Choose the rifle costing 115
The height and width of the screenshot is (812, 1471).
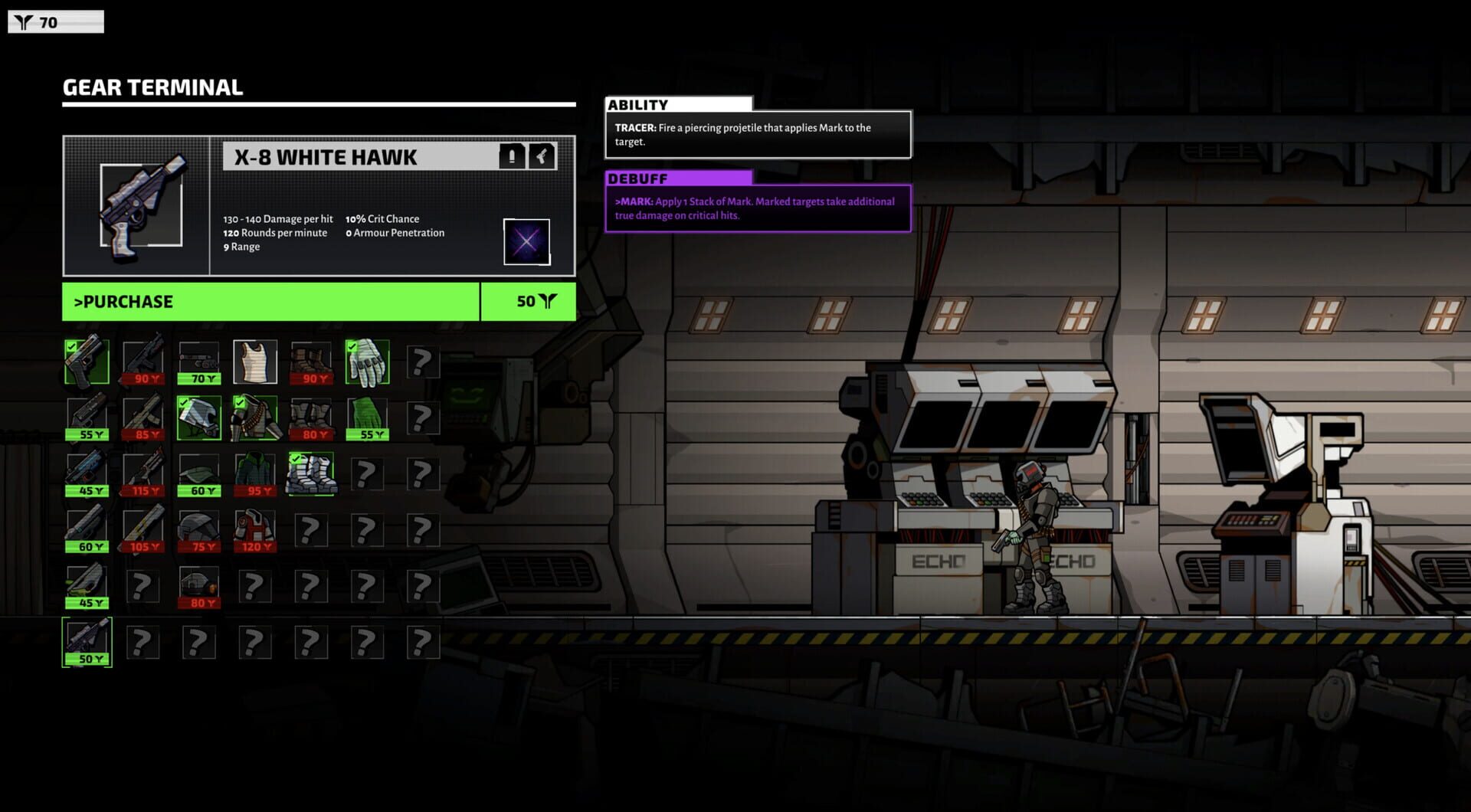[143, 474]
